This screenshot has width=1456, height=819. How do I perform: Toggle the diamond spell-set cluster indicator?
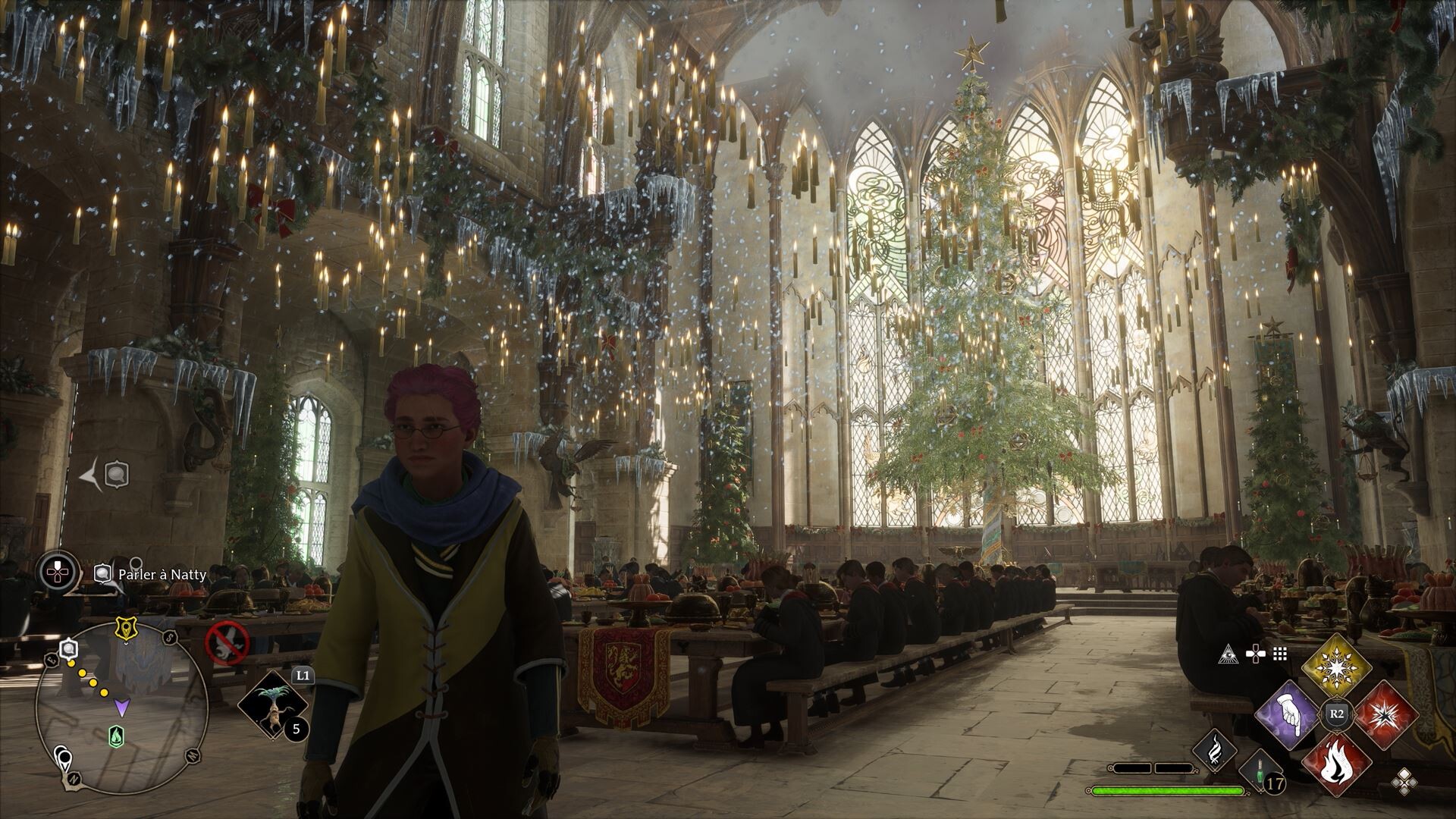pos(1405,783)
